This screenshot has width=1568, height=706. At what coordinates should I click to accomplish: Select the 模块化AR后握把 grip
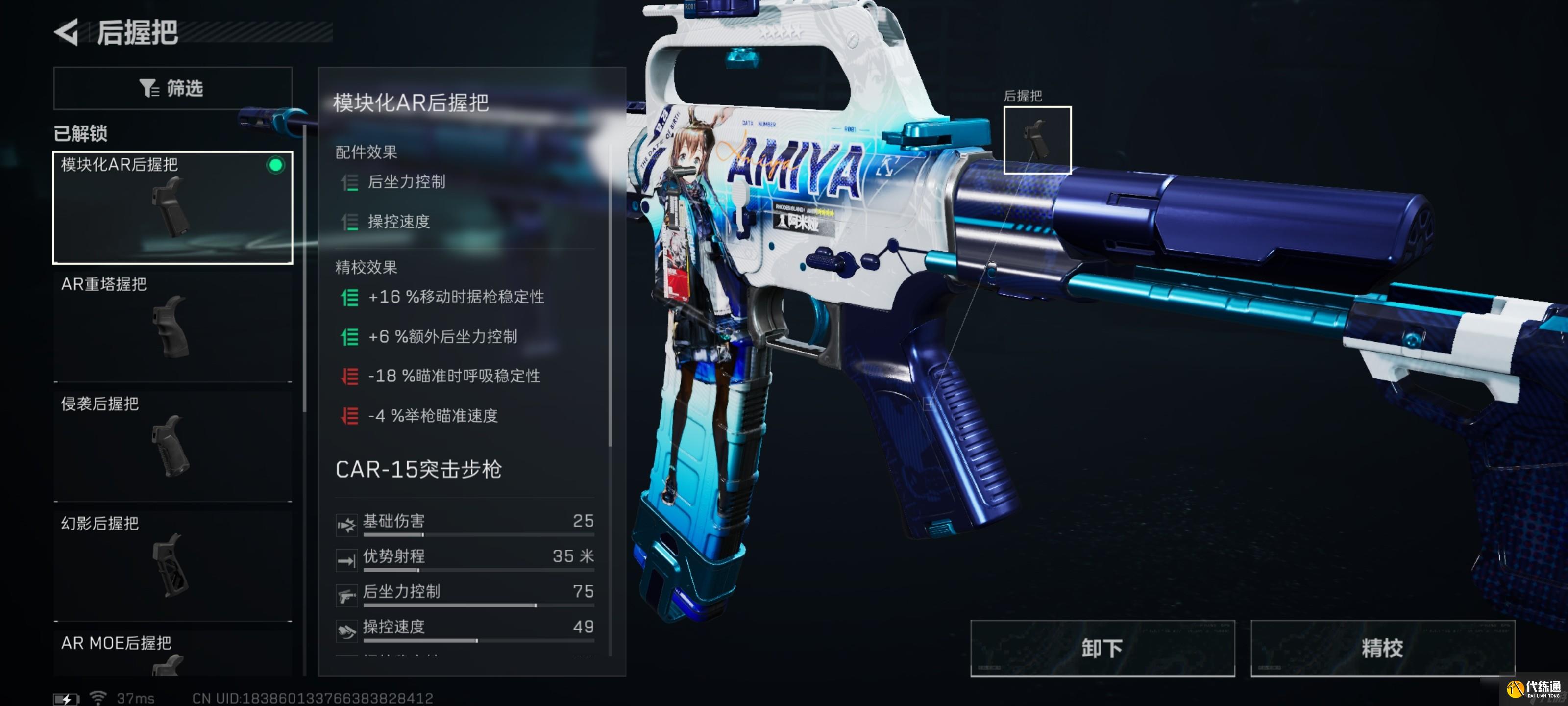pos(172,207)
